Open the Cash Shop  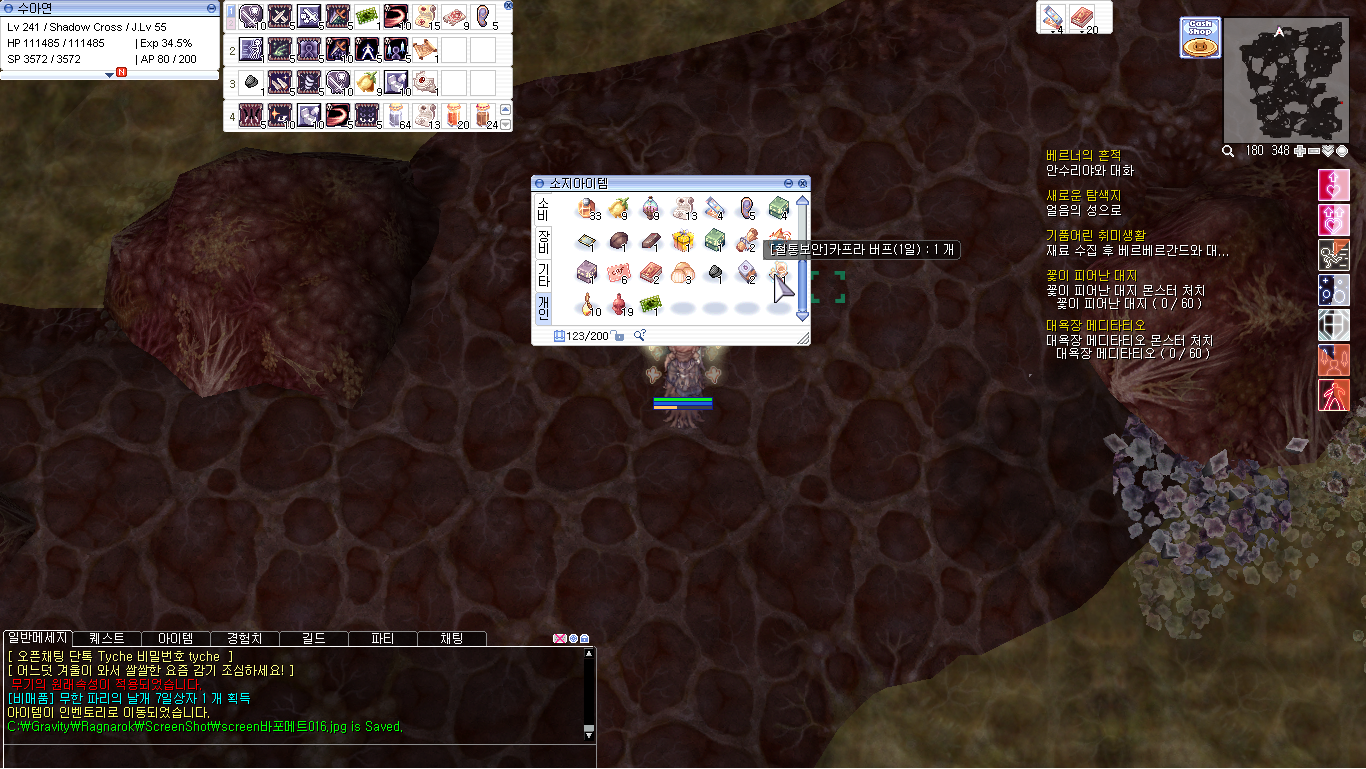[x=1200, y=38]
